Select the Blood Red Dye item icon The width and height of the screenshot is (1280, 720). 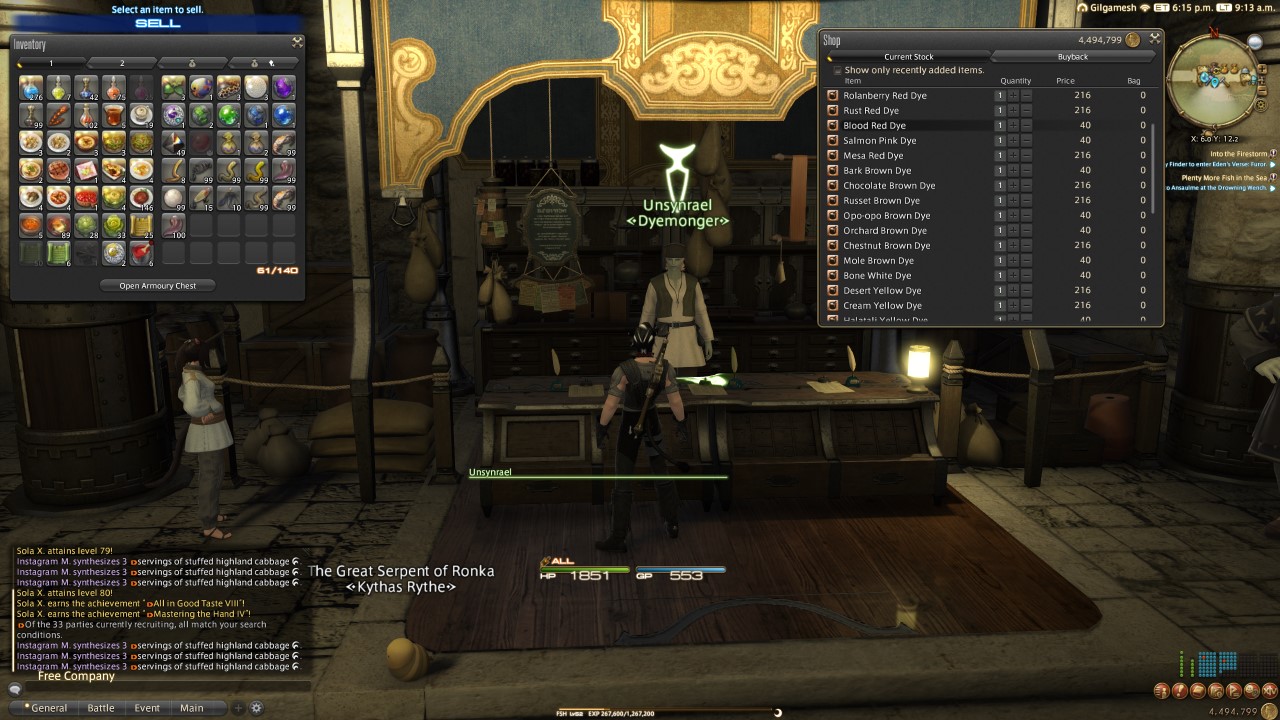(832, 125)
